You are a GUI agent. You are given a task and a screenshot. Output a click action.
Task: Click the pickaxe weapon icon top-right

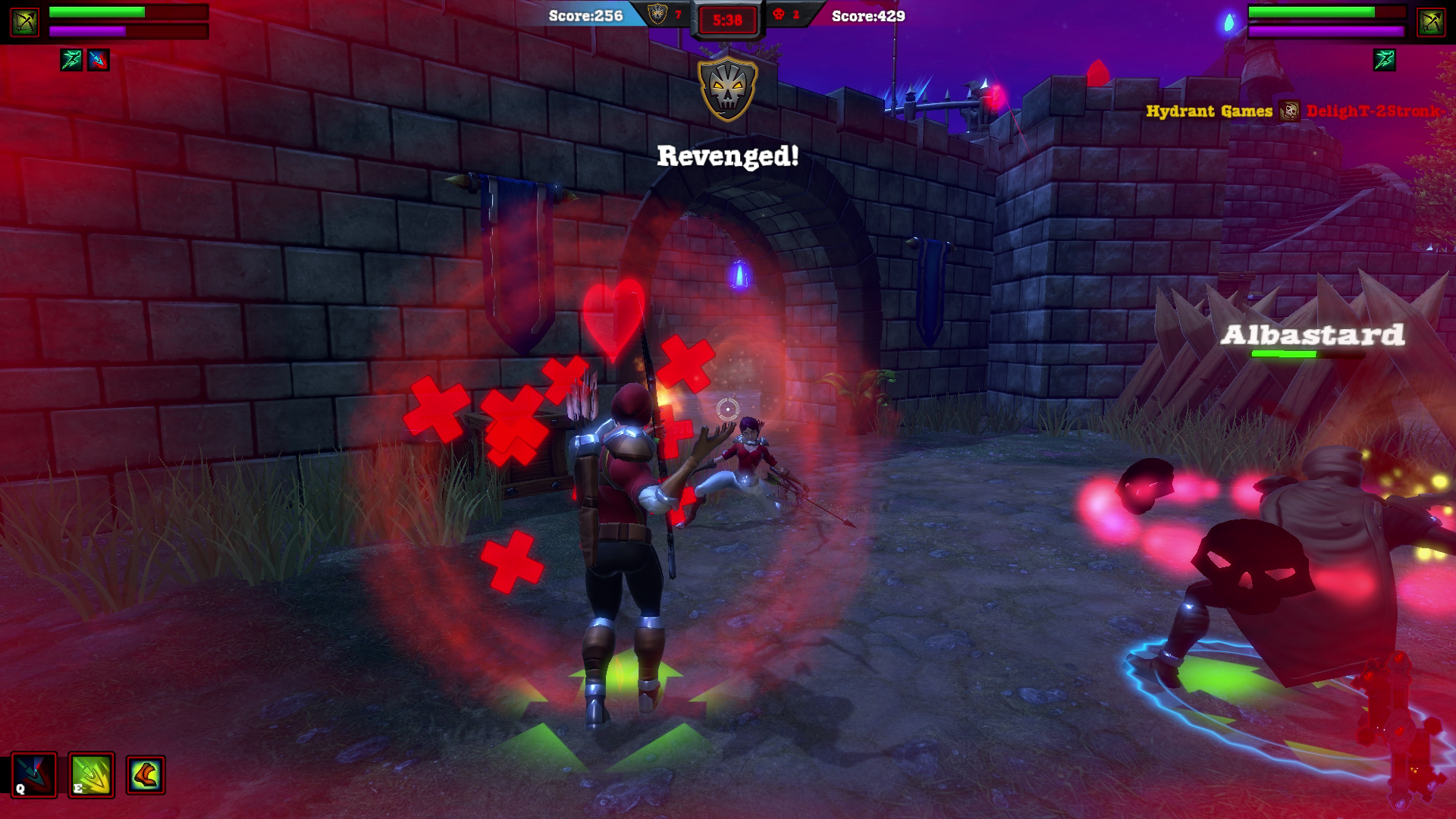tap(1429, 23)
